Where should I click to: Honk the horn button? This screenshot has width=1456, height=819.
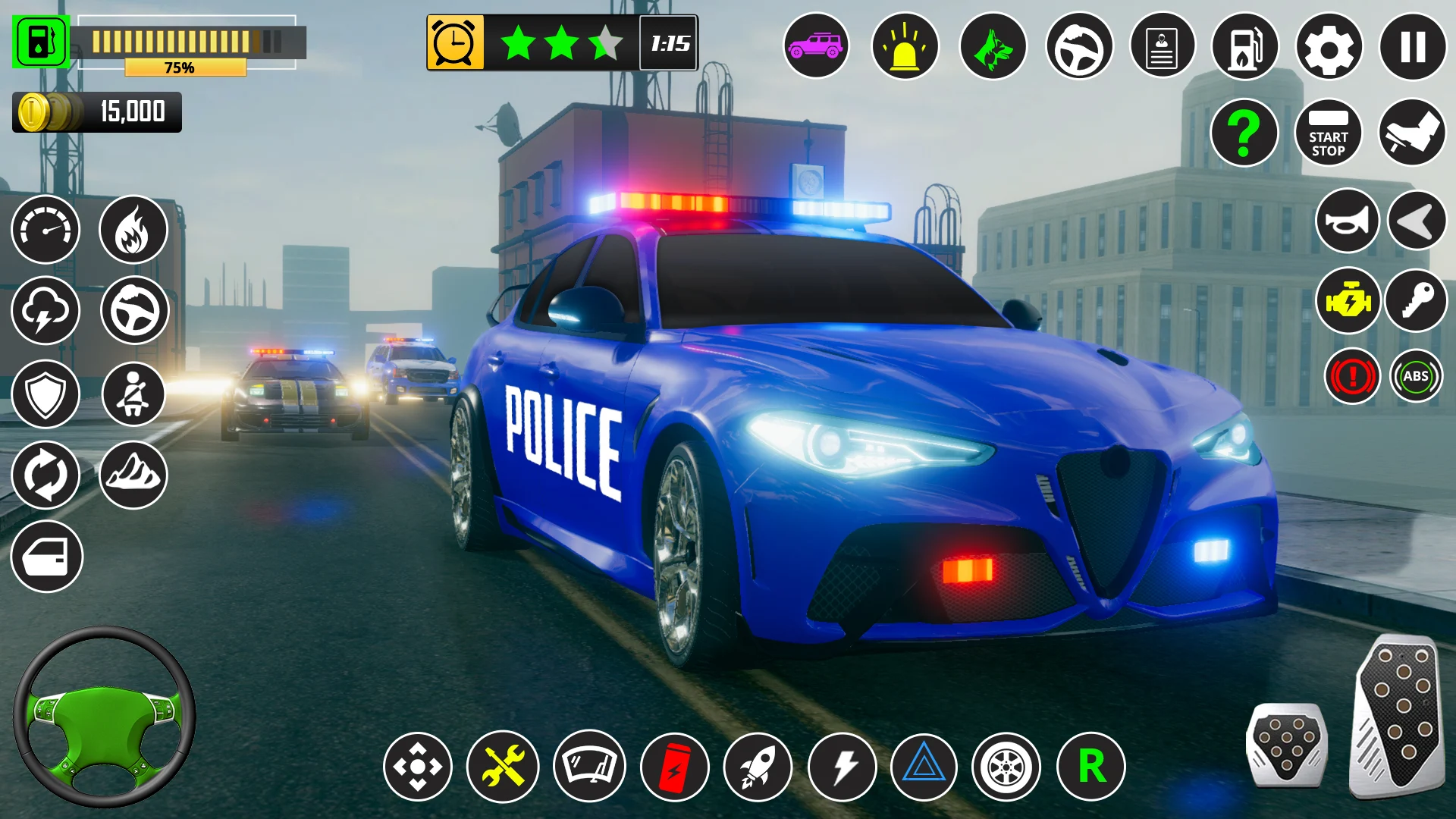tap(1347, 221)
